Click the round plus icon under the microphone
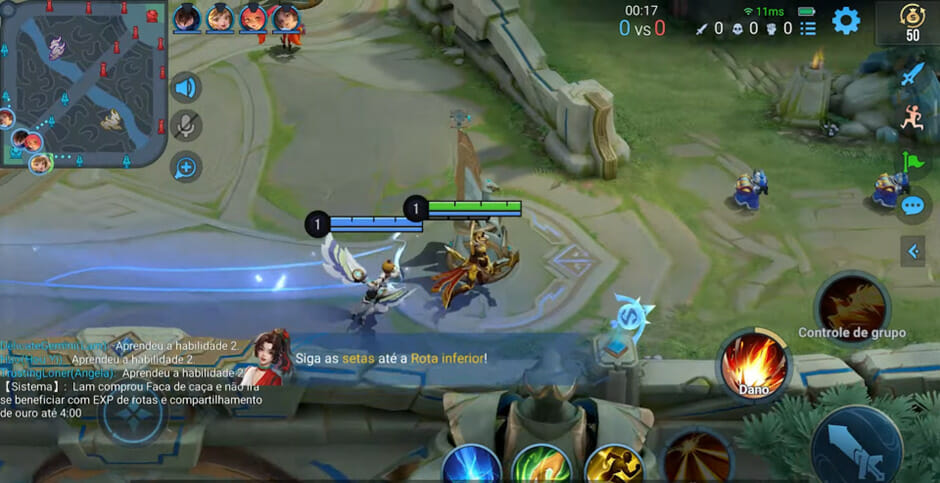 pos(185,167)
